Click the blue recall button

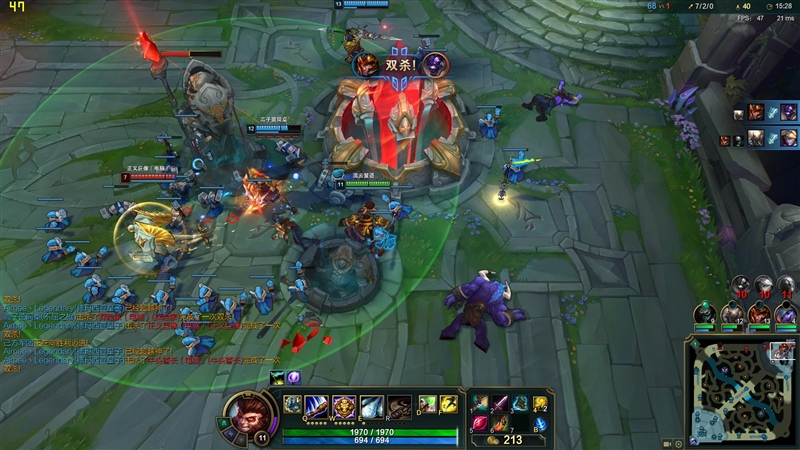[541, 424]
